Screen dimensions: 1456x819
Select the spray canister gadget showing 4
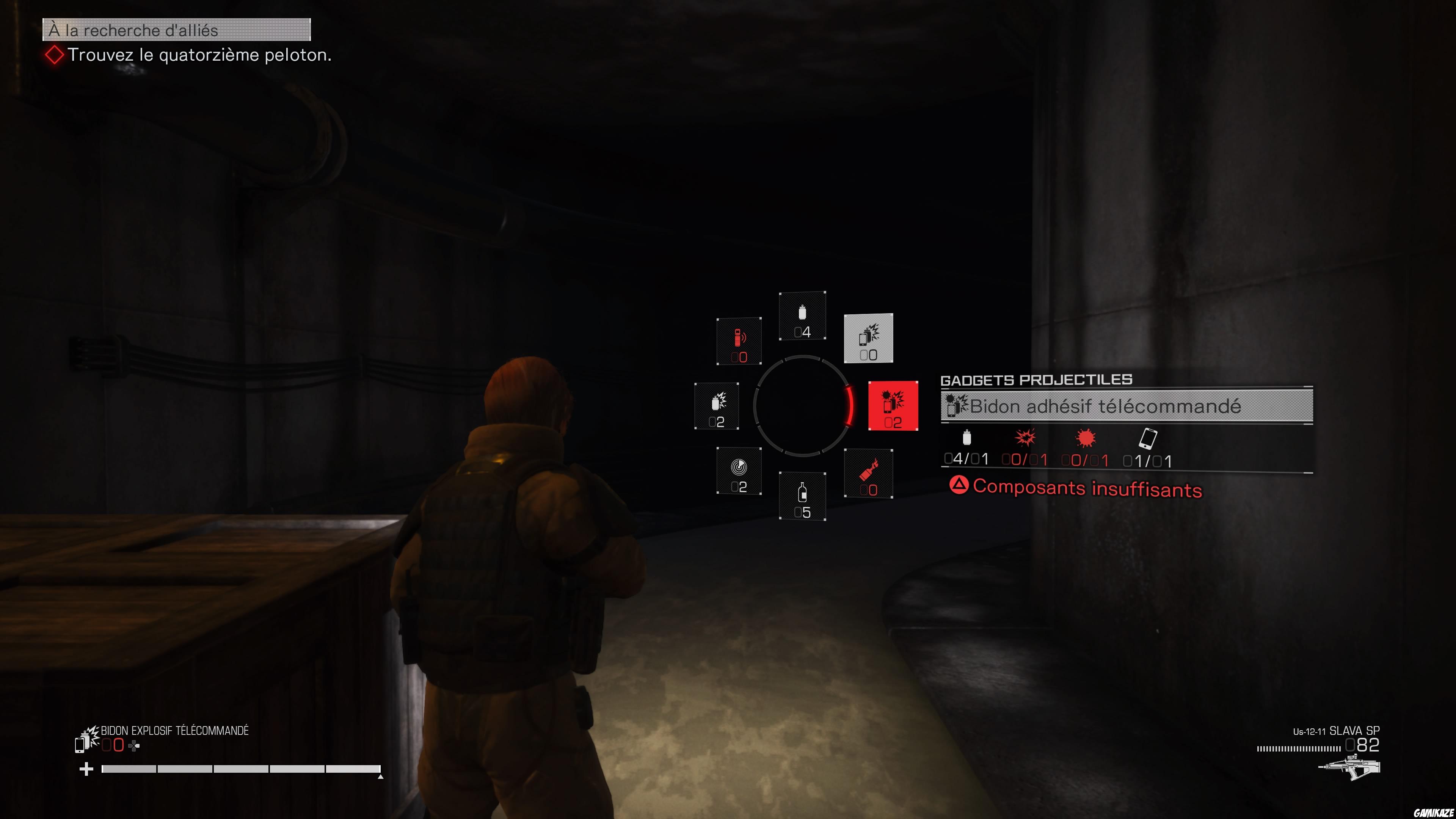[x=803, y=317]
